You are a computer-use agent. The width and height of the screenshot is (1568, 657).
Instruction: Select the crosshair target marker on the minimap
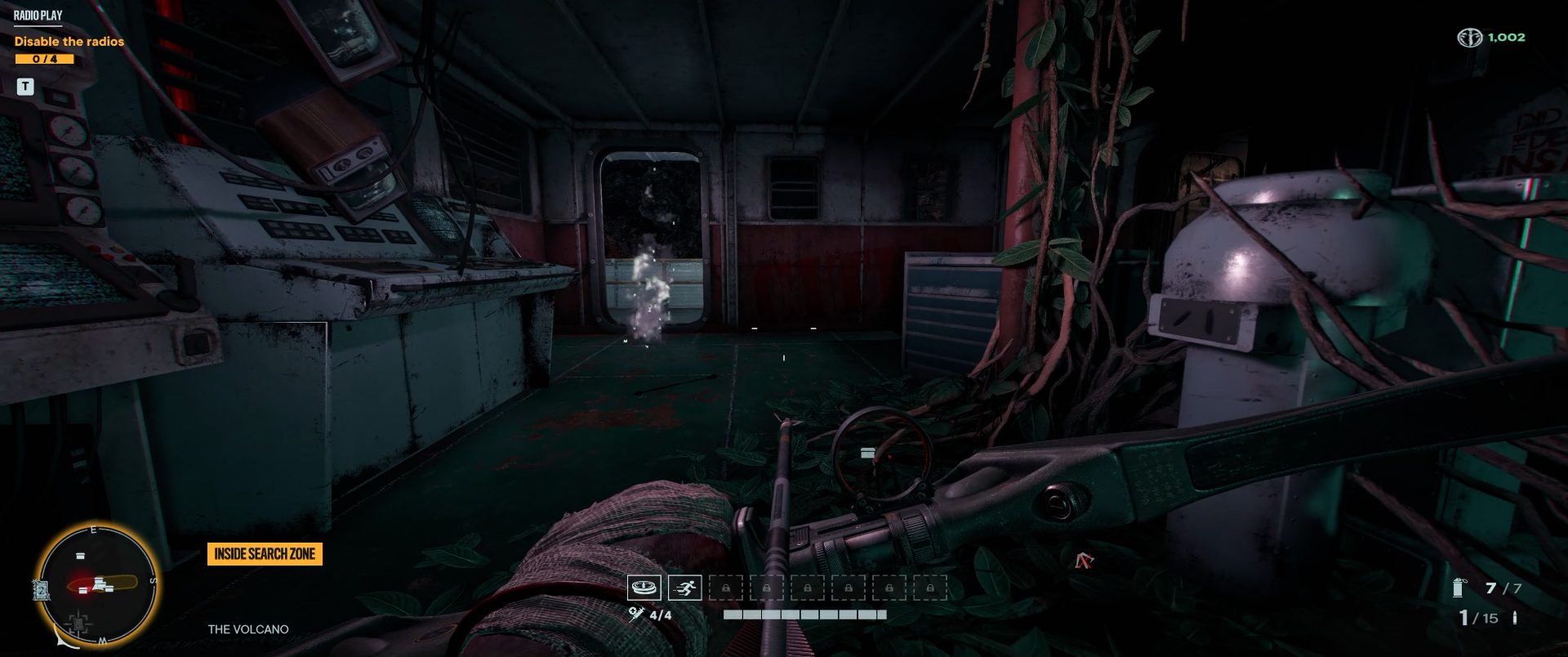click(x=78, y=624)
